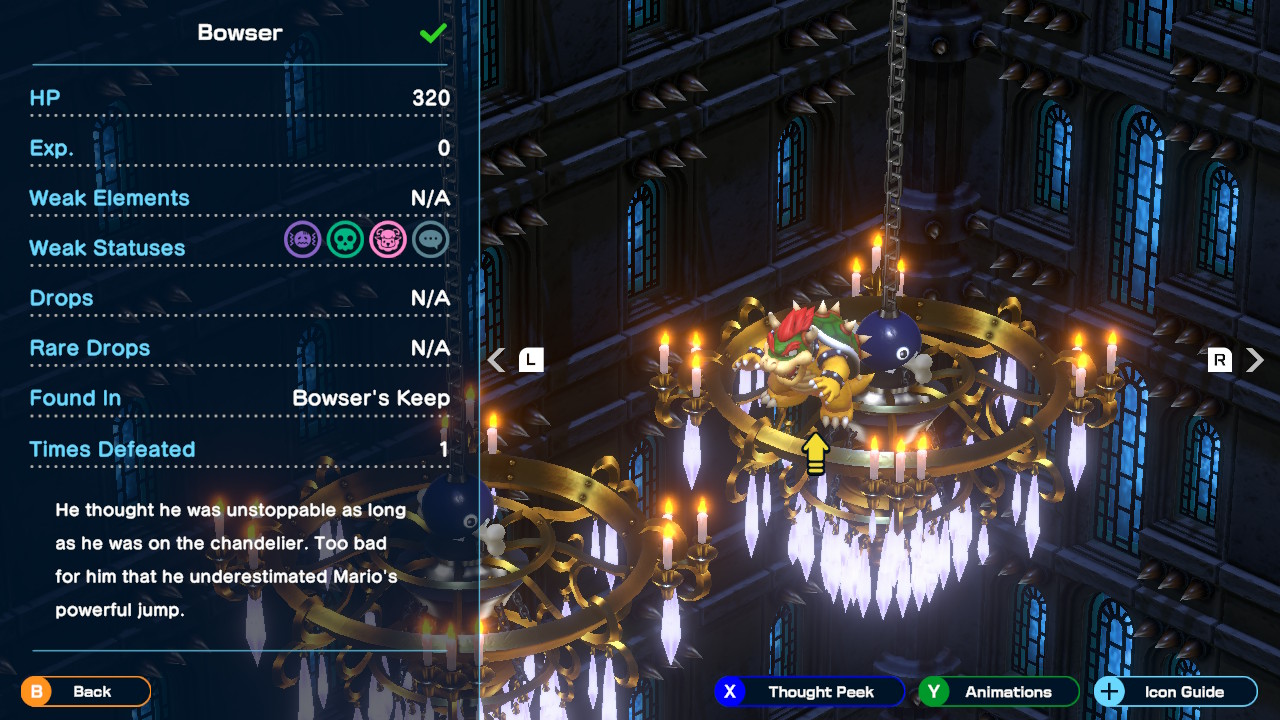Open Thought Peek for Bowser
Image resolution: width=1280 pixels, height=720 pixels.
pos(809,691)
